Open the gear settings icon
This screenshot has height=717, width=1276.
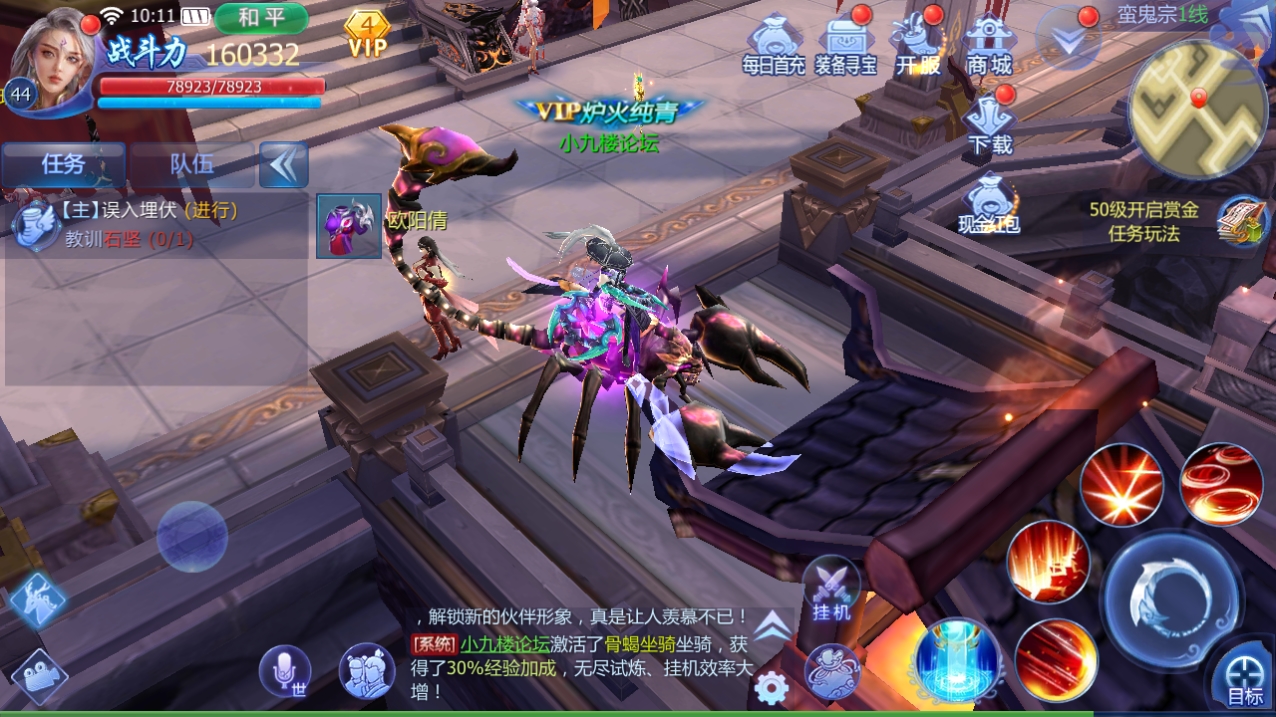771,688
